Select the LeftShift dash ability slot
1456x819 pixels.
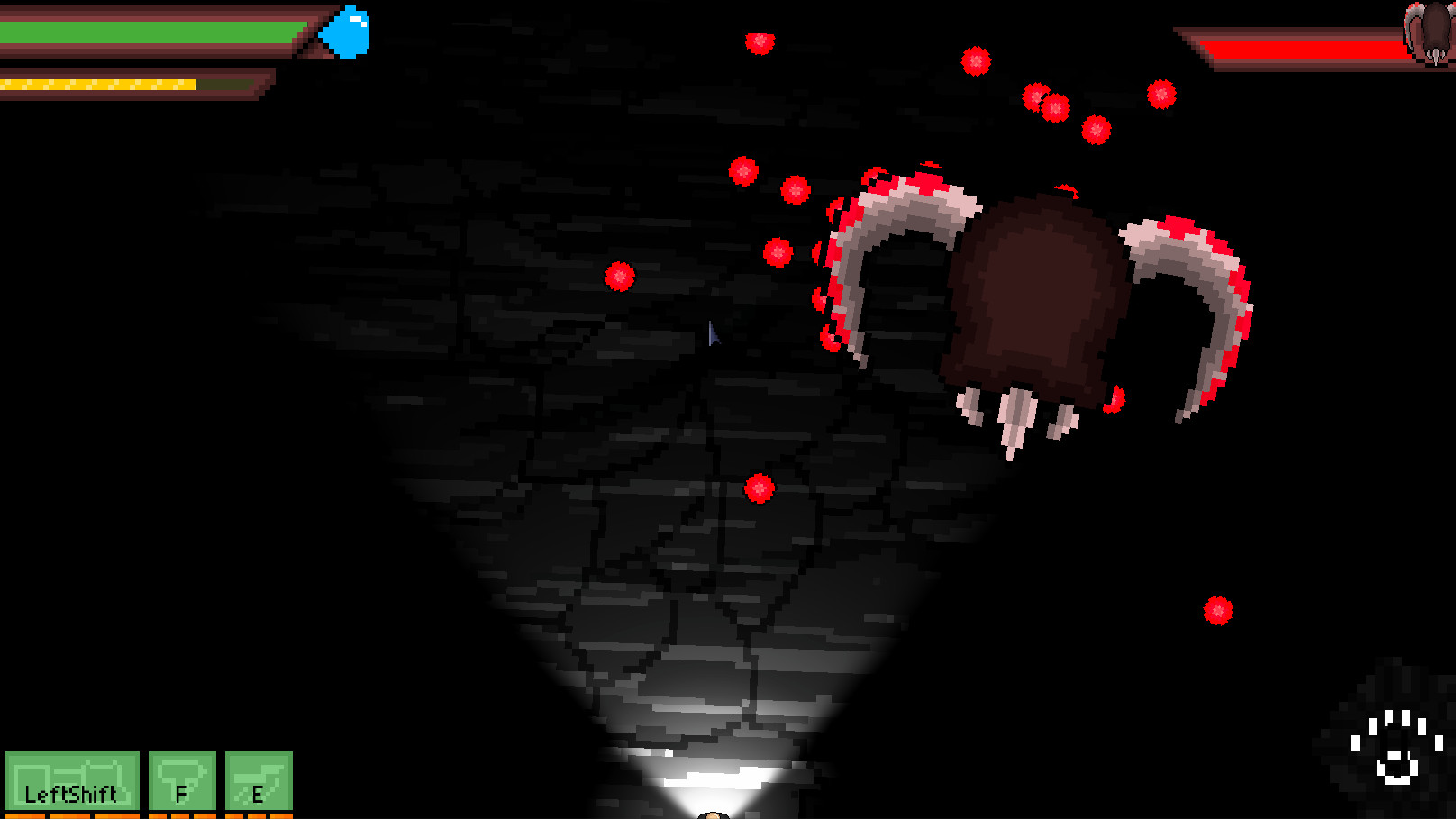point(72,782)
